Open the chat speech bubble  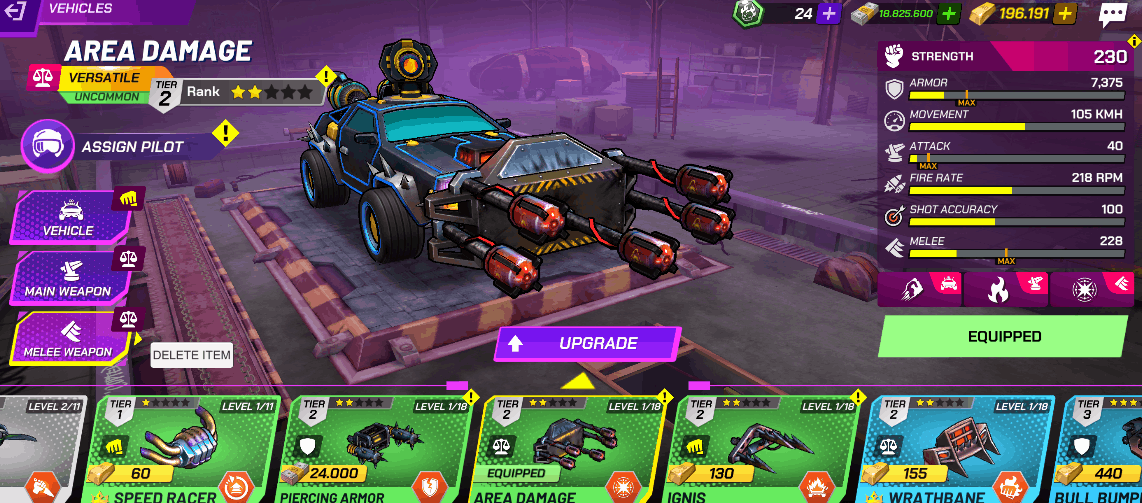(x=1112, y=14)
